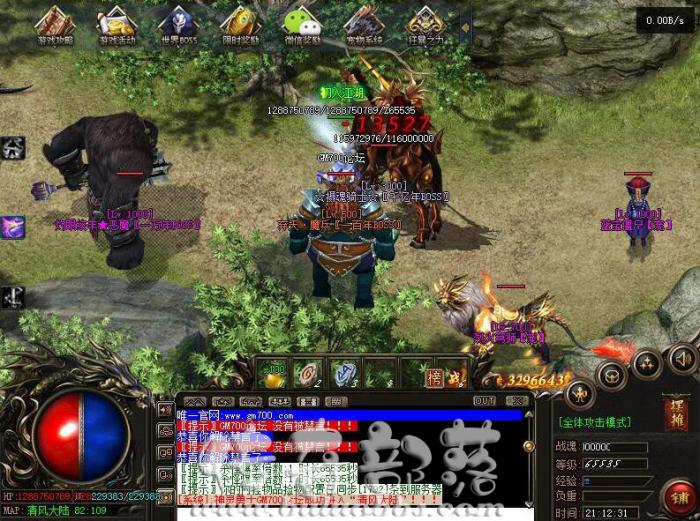Click the OUT button above chat
The width and height of the screenshot is (700, 521).
point(485,400)
